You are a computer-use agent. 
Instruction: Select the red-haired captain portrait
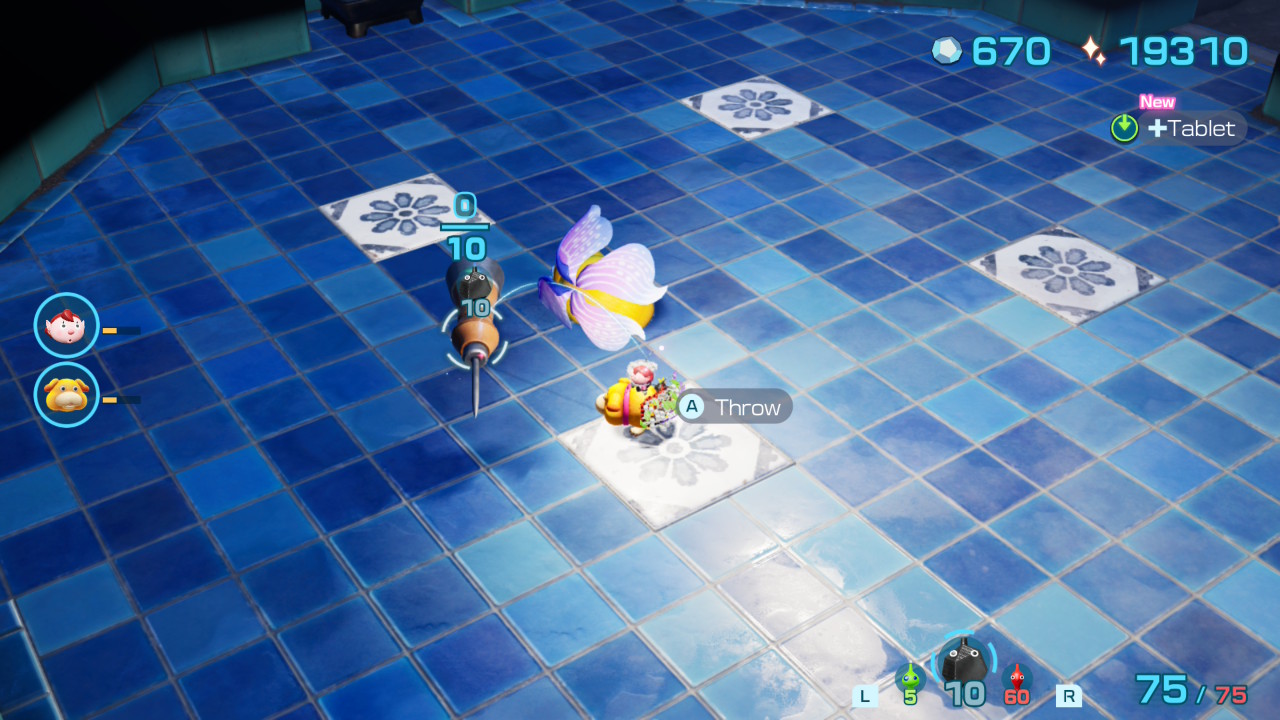(x=66, y=325)
